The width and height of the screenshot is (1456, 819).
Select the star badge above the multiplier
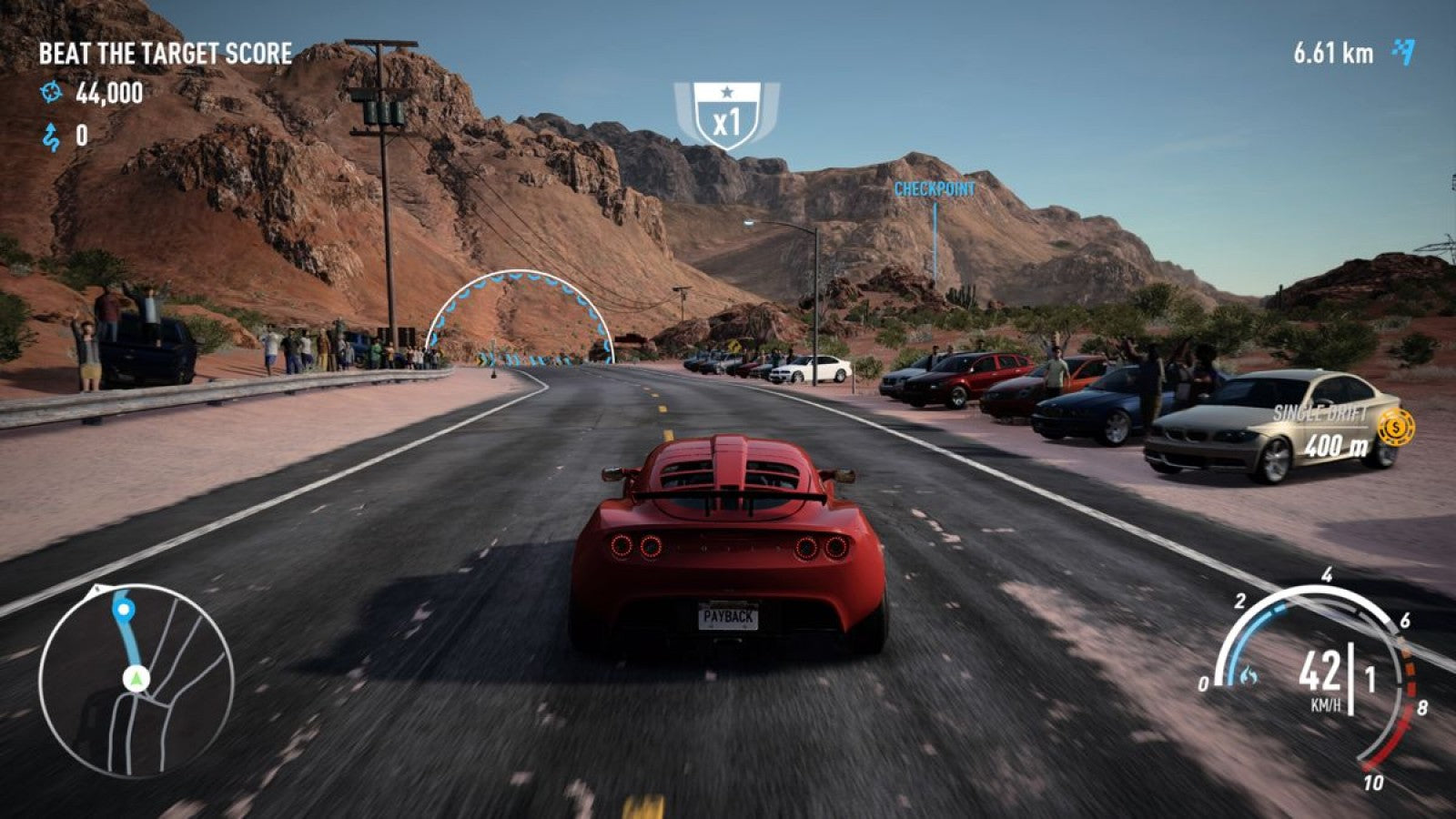click(x=725, y=90)
